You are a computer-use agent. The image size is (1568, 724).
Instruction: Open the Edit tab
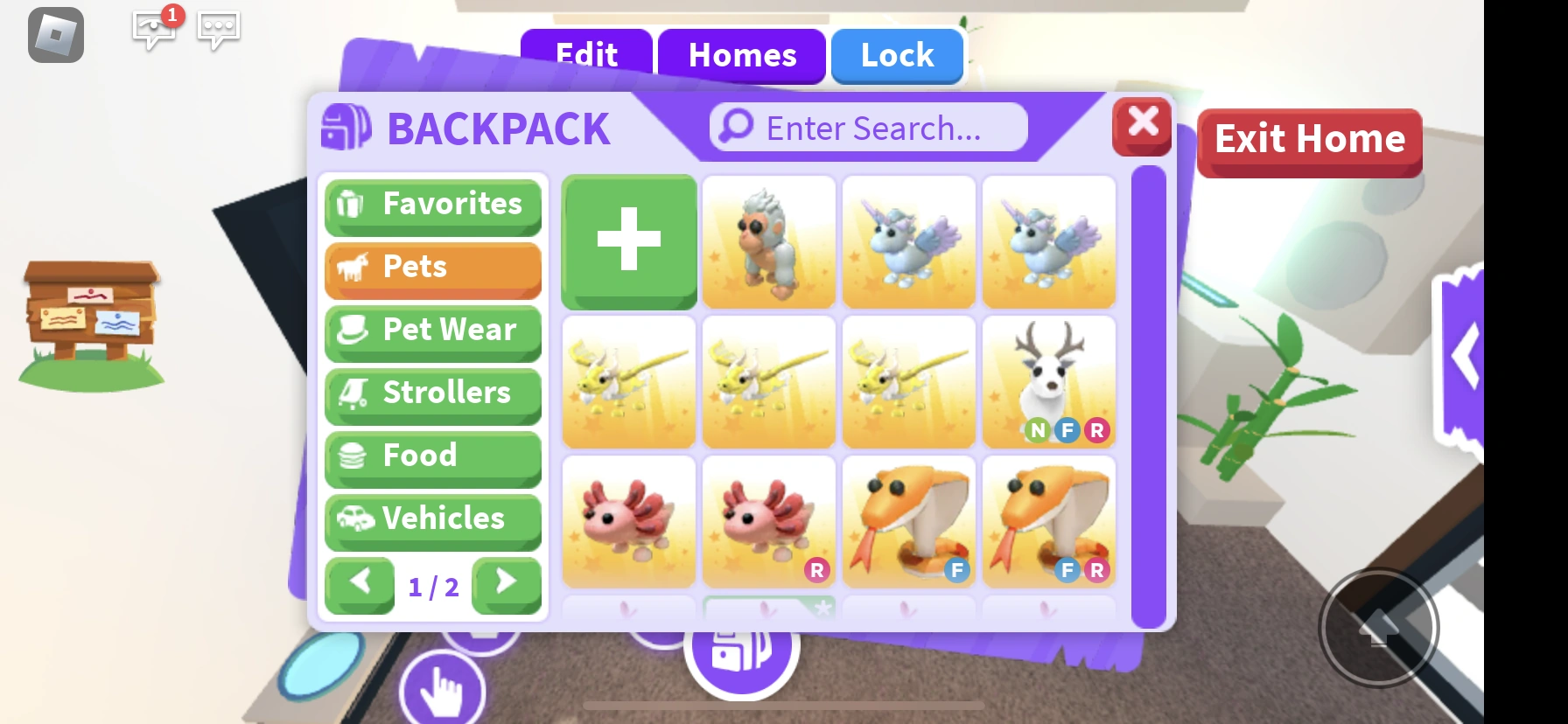584,55
